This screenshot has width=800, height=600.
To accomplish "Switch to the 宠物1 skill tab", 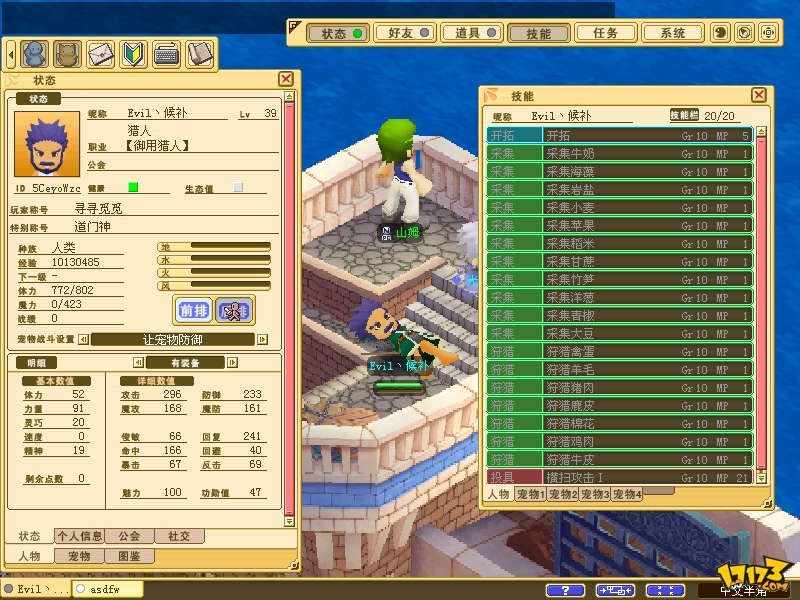I will (529, 494).
